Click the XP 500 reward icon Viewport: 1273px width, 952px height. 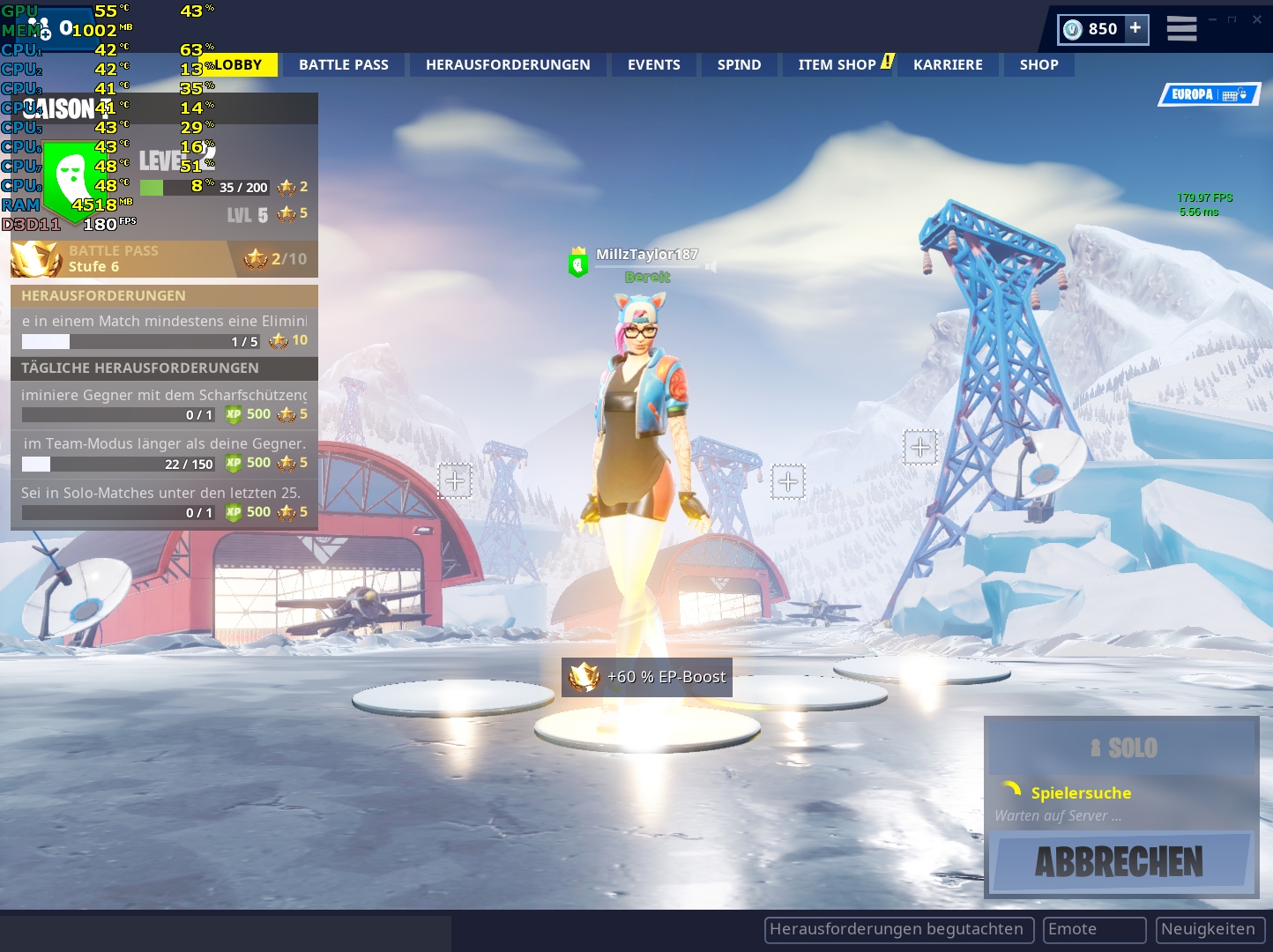[x=234, y=414]
